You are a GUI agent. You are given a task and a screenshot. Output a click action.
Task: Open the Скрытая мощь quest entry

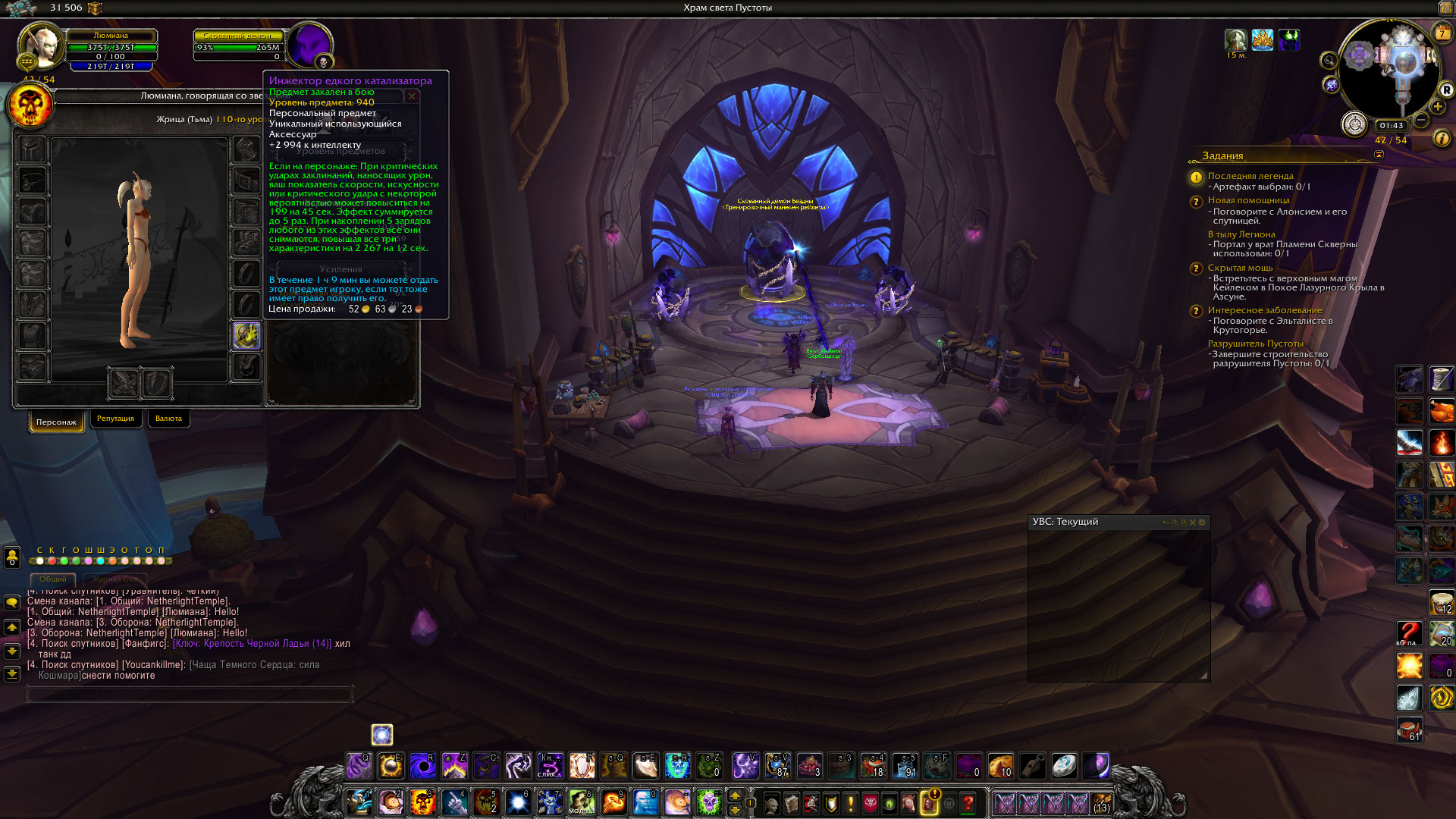pyautogui.click(x=1240, y=268)
